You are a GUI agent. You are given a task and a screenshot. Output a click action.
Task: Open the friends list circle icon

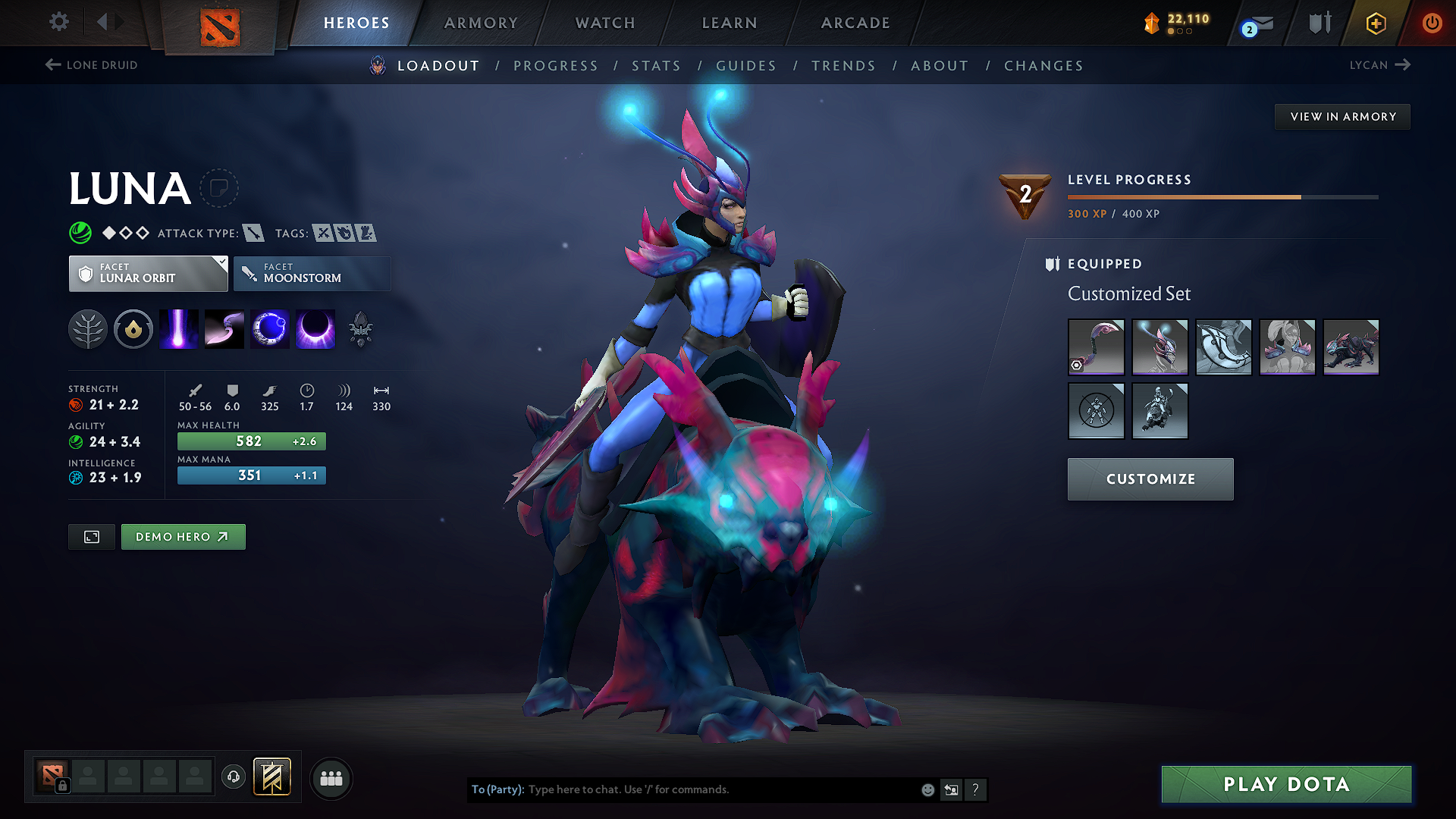[x=331, y=778]
